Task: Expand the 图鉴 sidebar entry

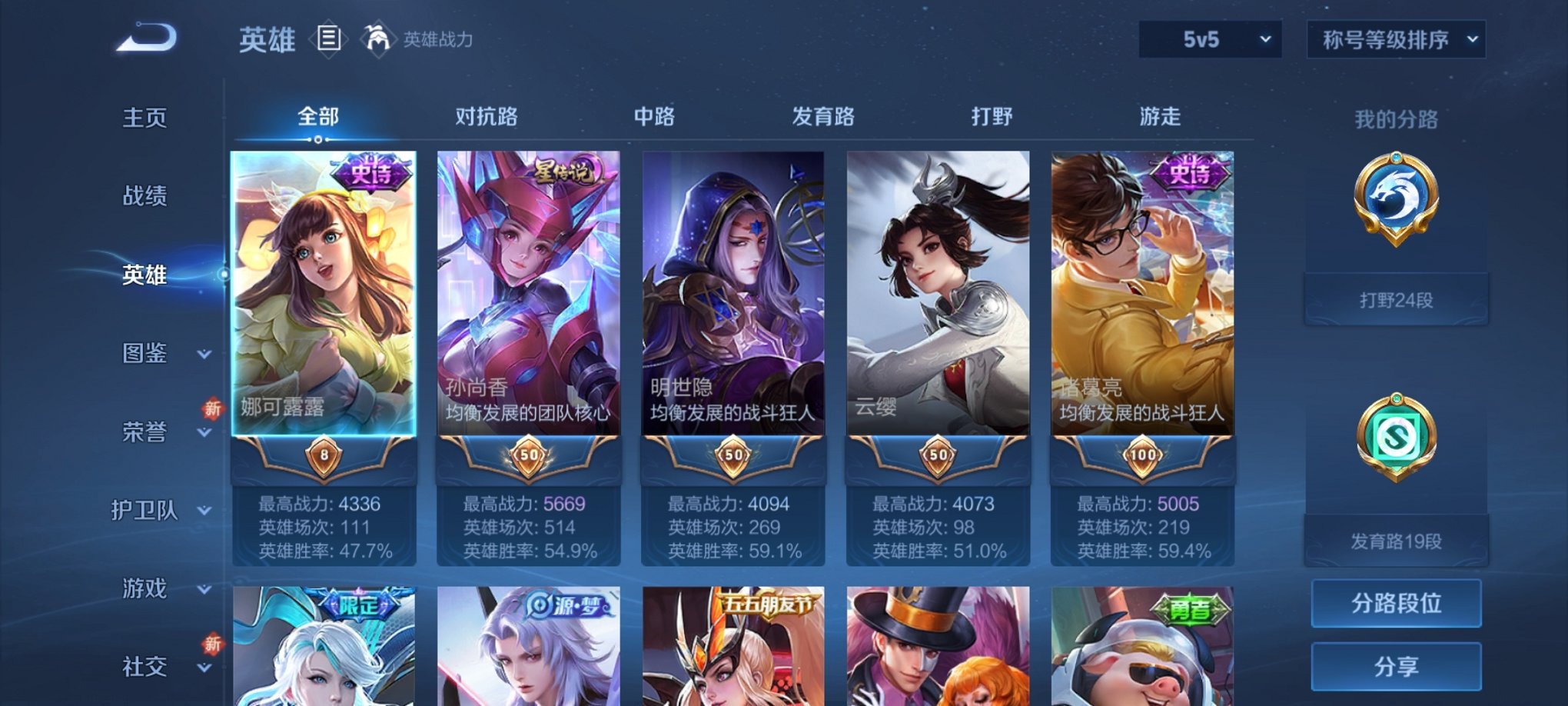Action: click(142, 354)
